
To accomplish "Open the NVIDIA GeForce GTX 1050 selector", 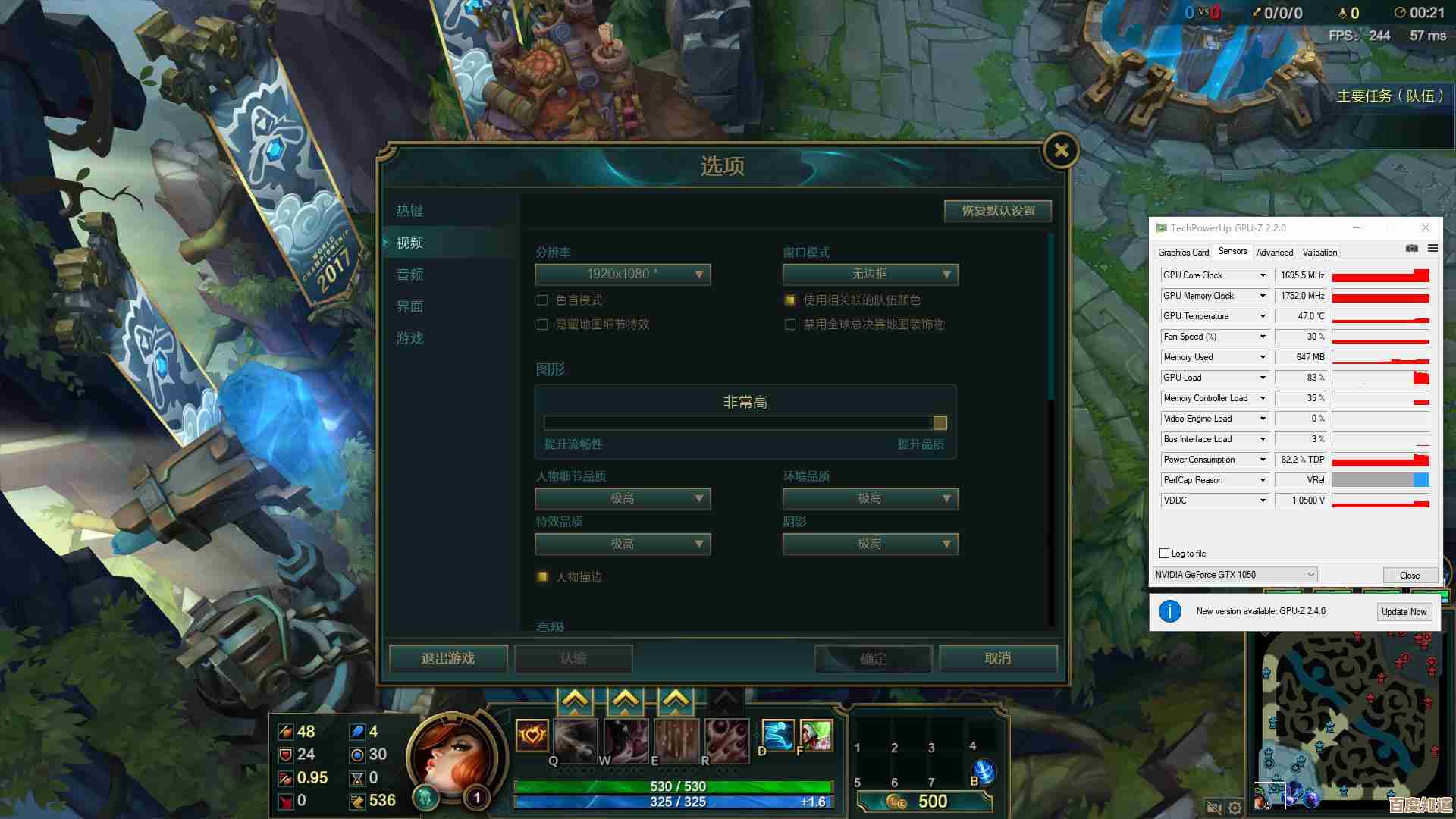I will (x=1234, y=574).
